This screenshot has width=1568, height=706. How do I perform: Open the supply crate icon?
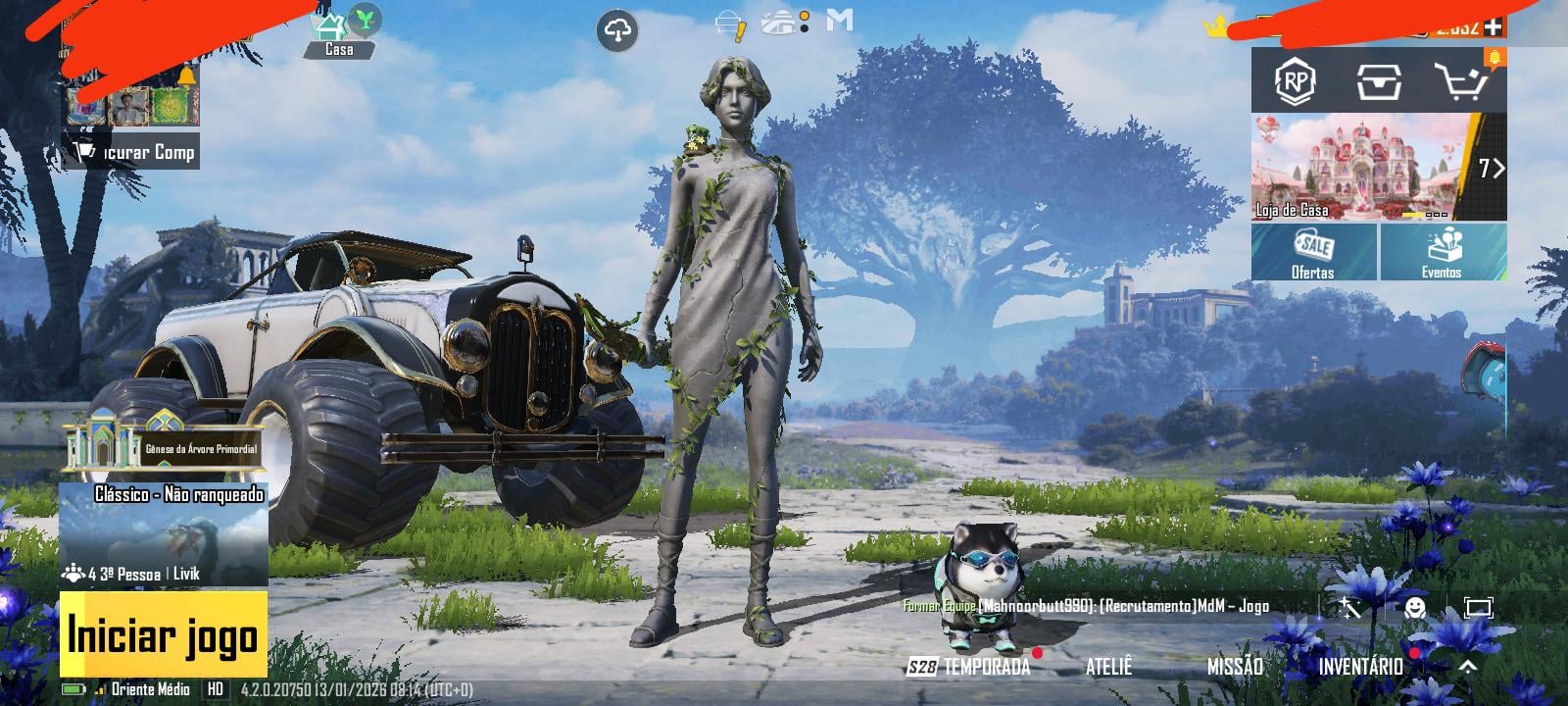click(x=1379, y=81)
